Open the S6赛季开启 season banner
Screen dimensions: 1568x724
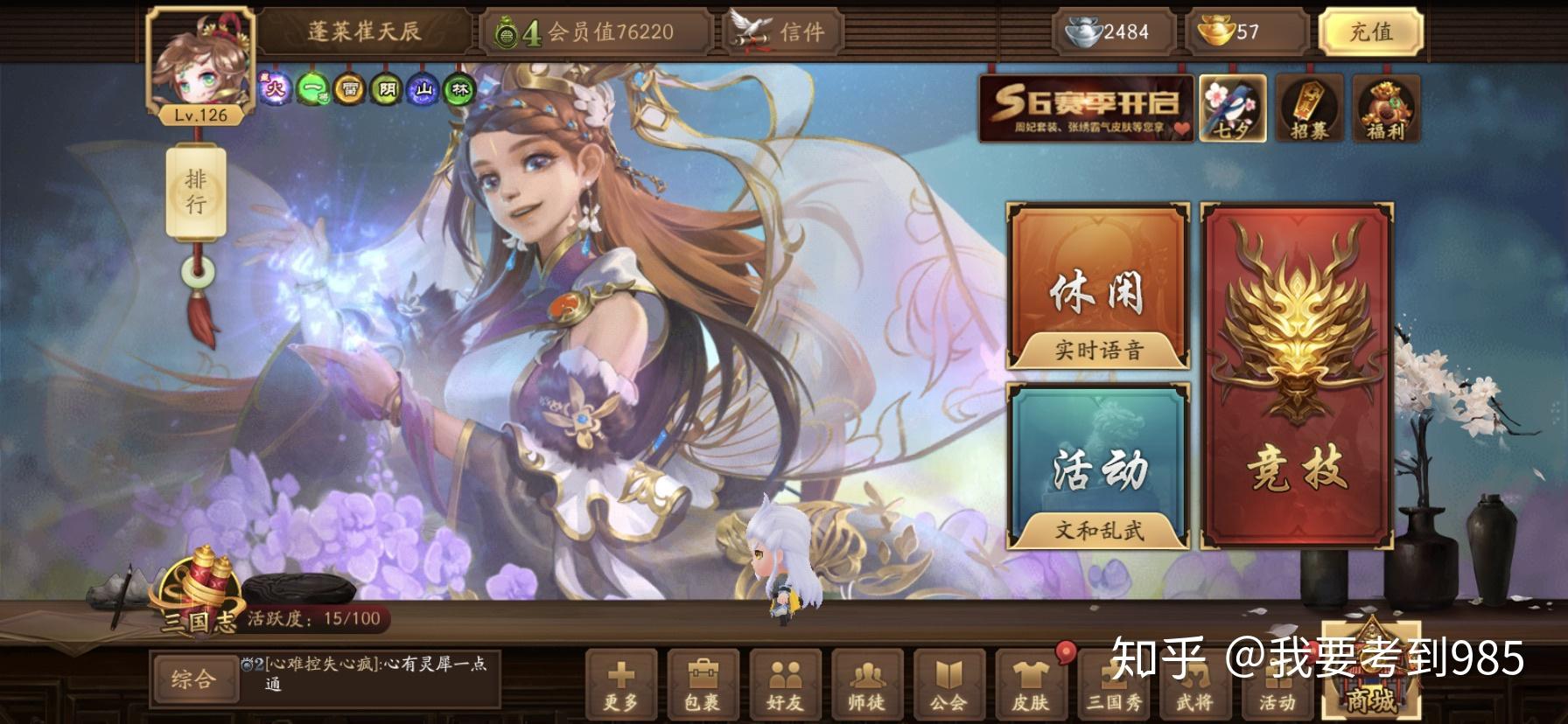point(1085,109)
